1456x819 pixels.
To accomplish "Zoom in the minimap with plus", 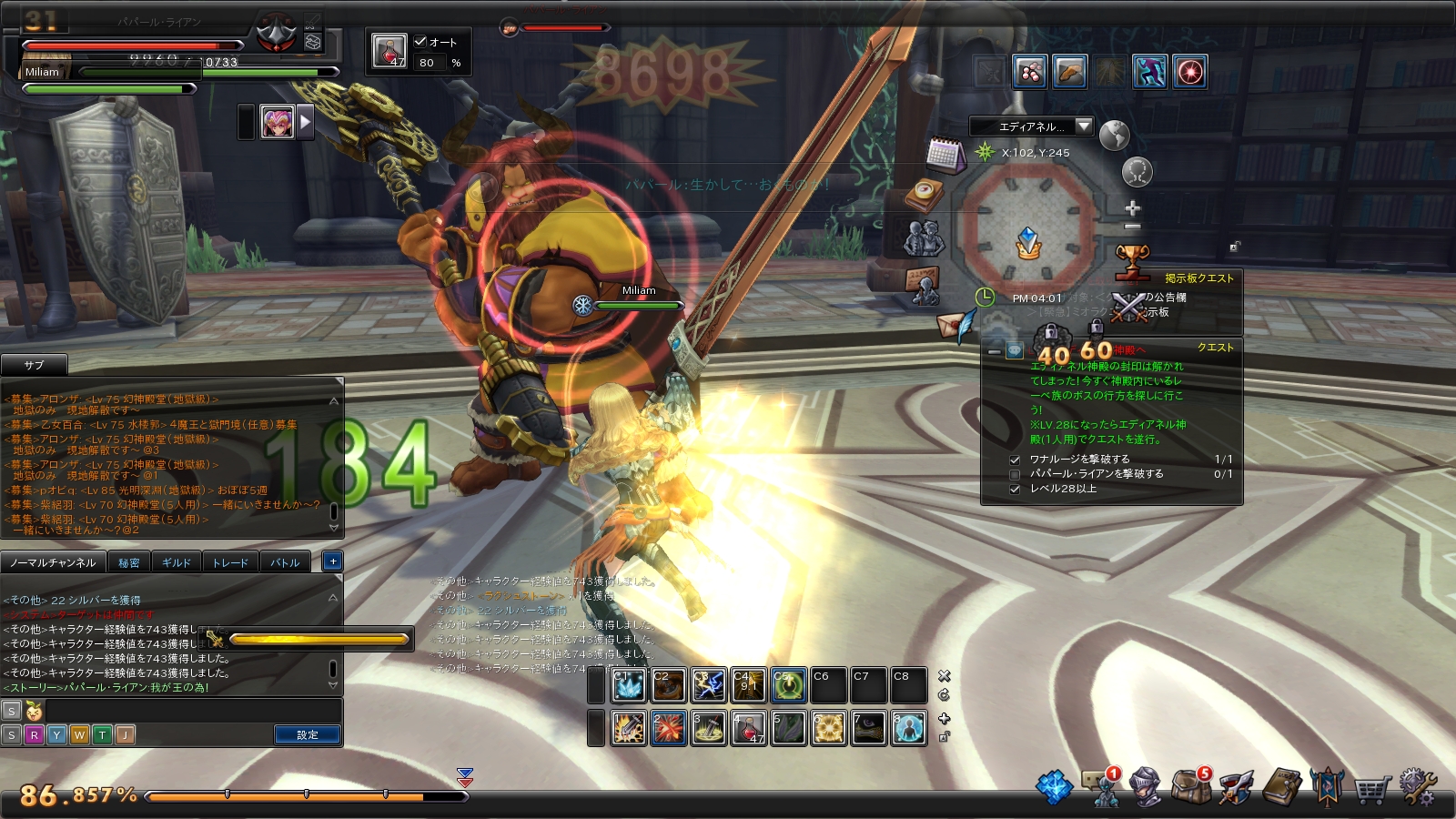I will click(x=1133, y=207).
